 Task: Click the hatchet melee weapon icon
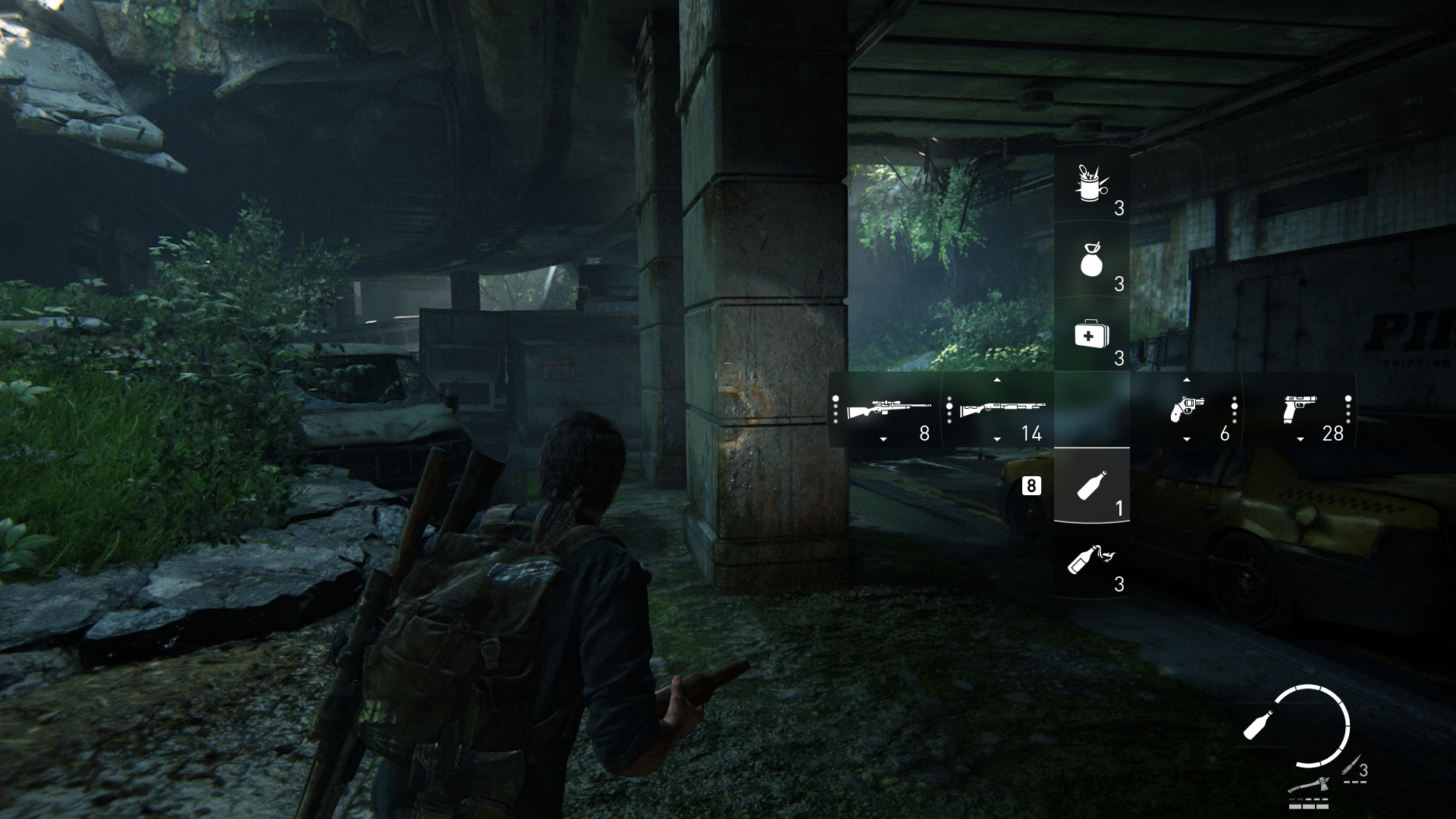pyautogui.click(x=1310, y=784)
